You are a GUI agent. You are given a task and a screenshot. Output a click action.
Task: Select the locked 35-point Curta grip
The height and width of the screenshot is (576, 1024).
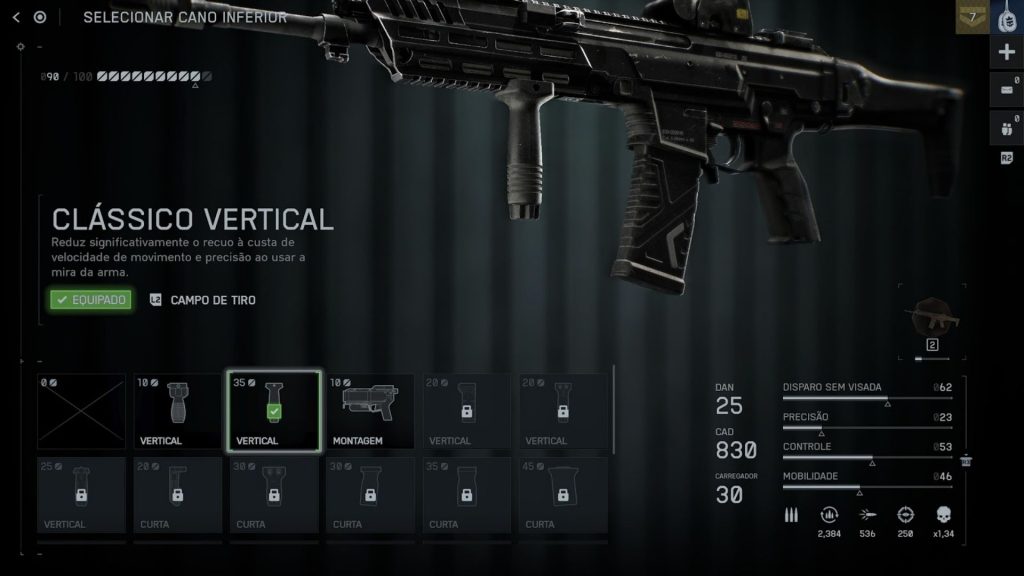coord(466,494)
